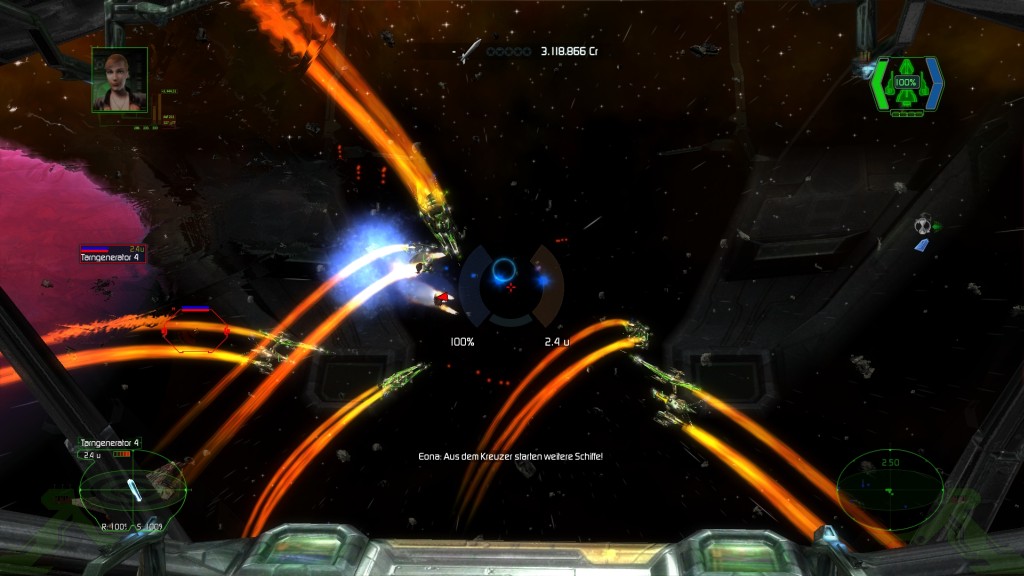Select the red hexagonal target marker

196,330
